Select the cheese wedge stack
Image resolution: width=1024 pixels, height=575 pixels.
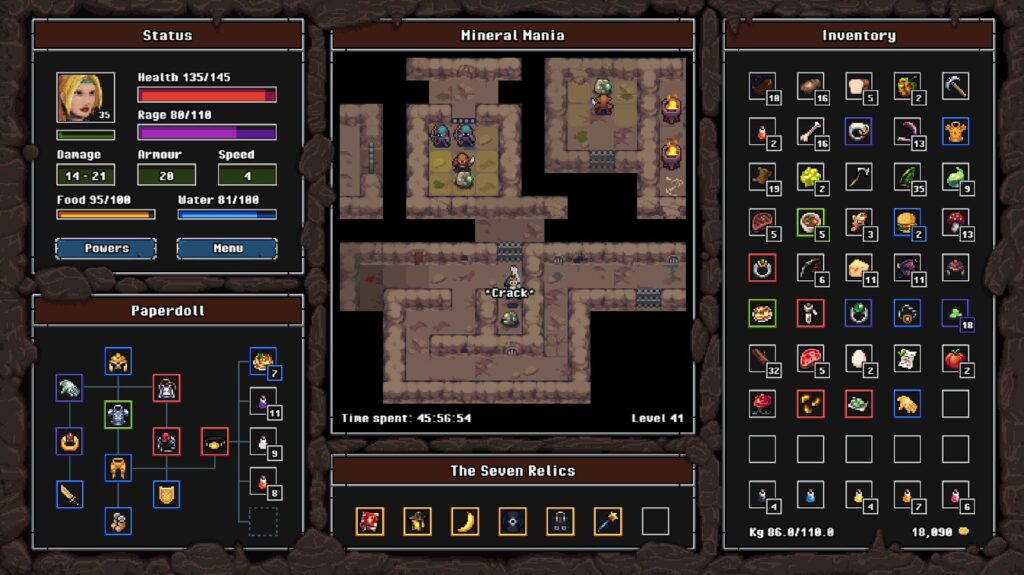859,268
